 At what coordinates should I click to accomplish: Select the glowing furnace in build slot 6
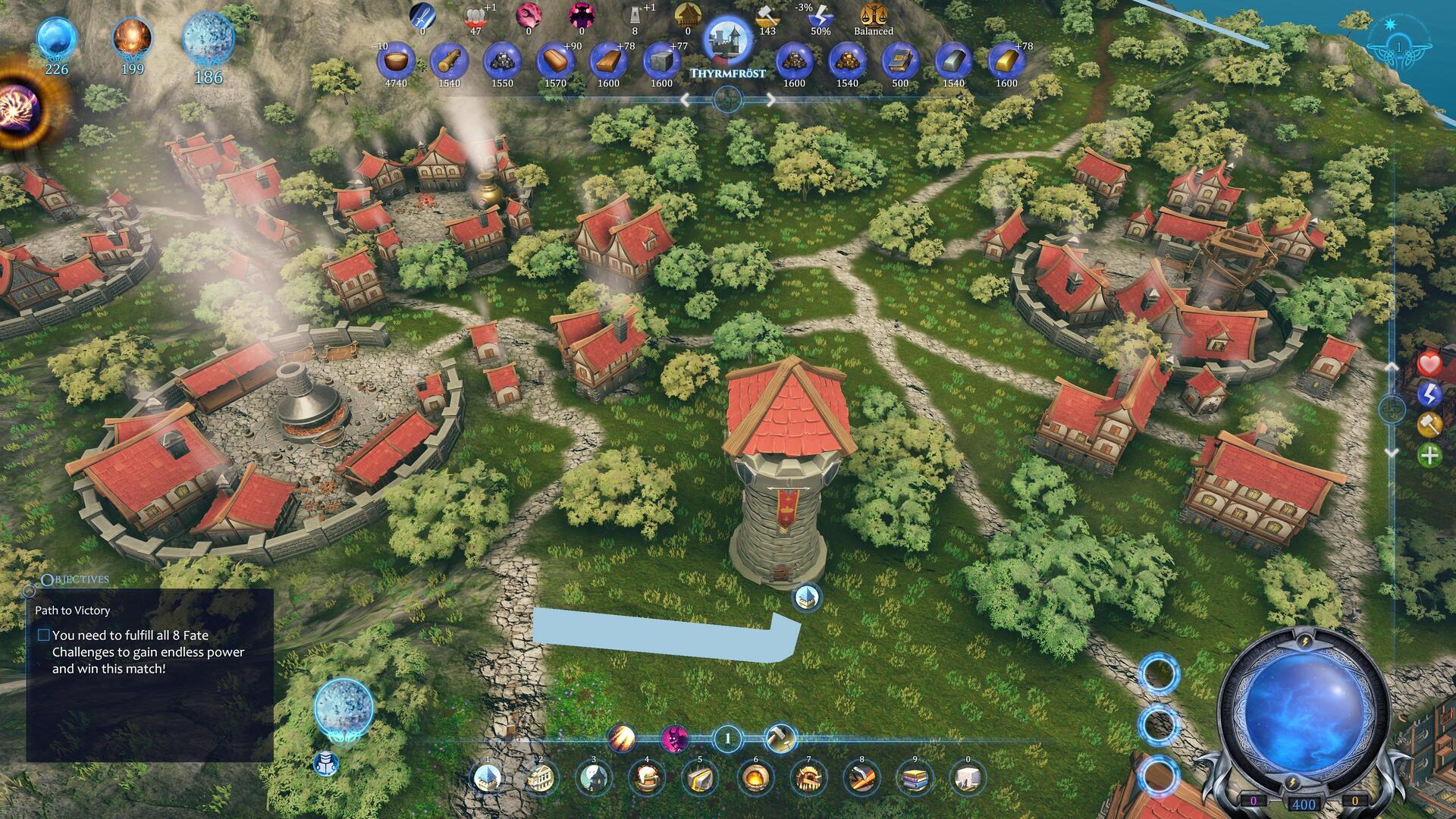pos(755,777)
